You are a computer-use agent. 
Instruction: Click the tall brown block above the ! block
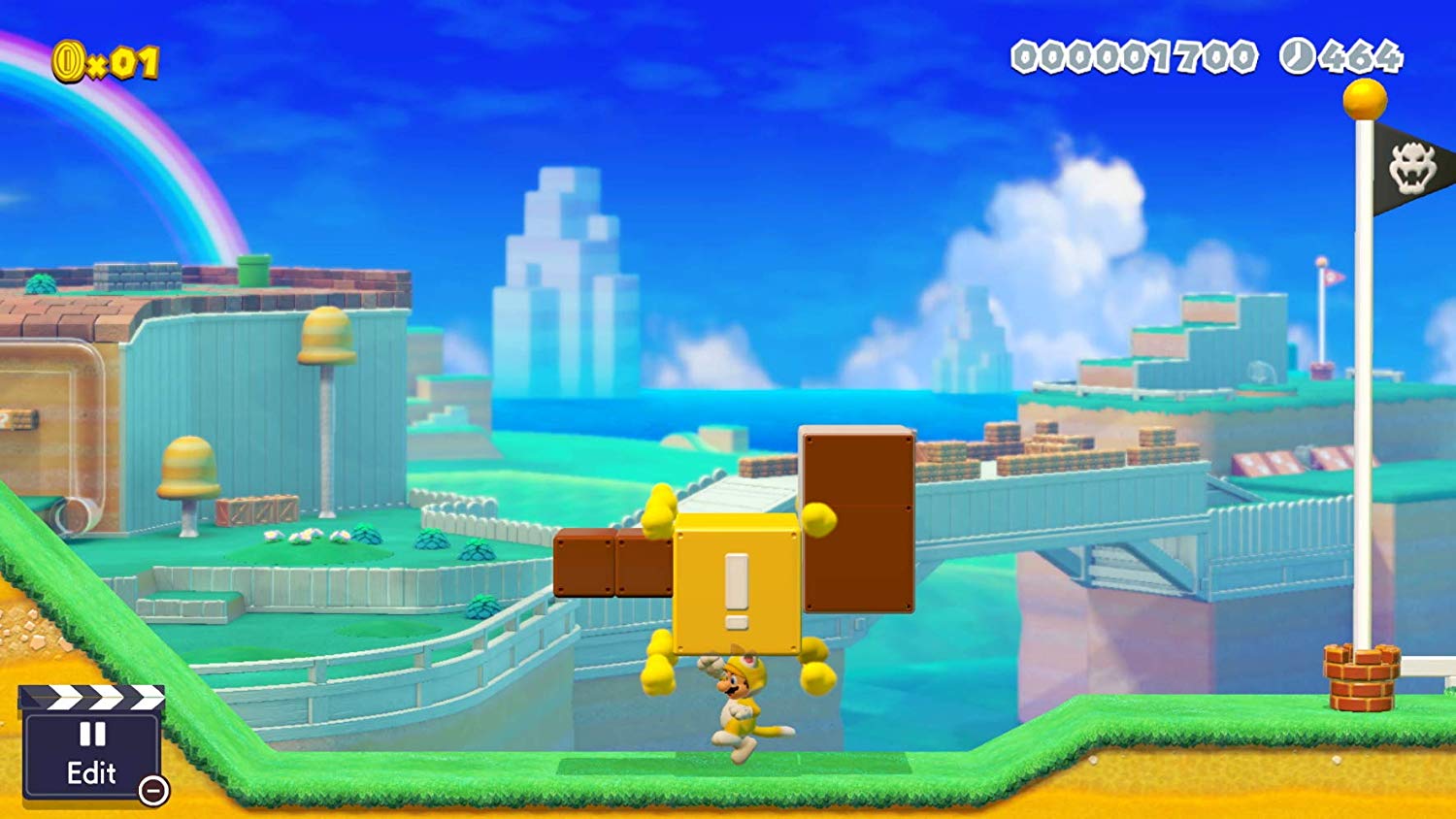[x=855, y=519]
